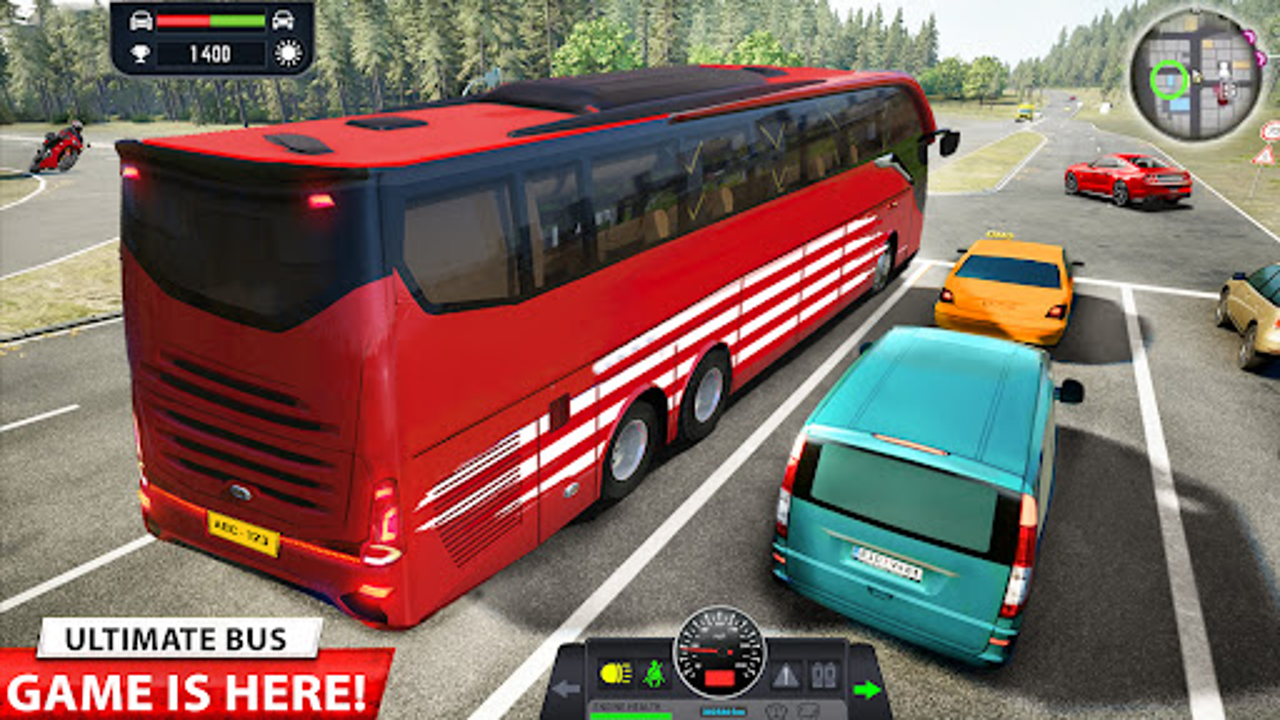Select the seatbelt indicator icon
Screen dimensions: 1280x720
(653, 672)
